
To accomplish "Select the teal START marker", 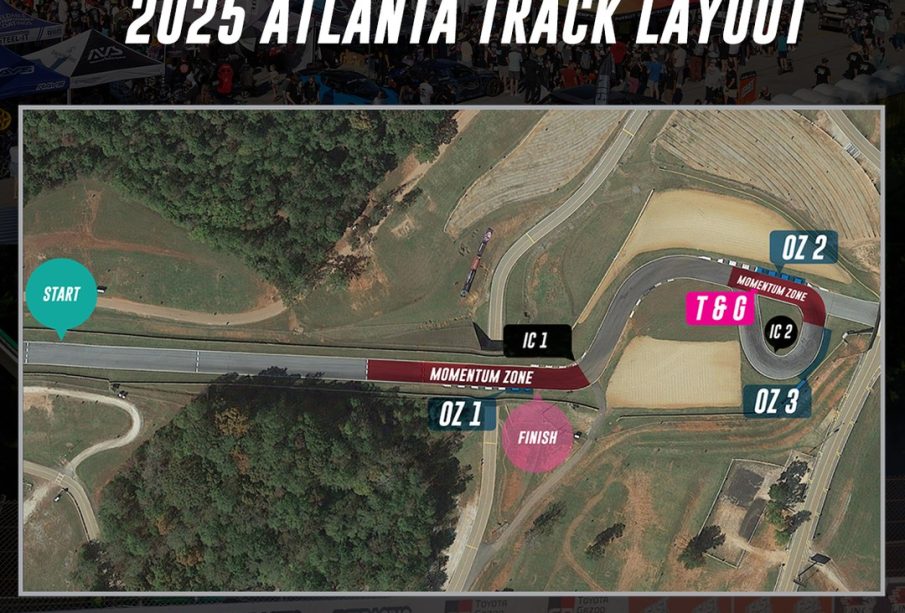I will [61, 294].
